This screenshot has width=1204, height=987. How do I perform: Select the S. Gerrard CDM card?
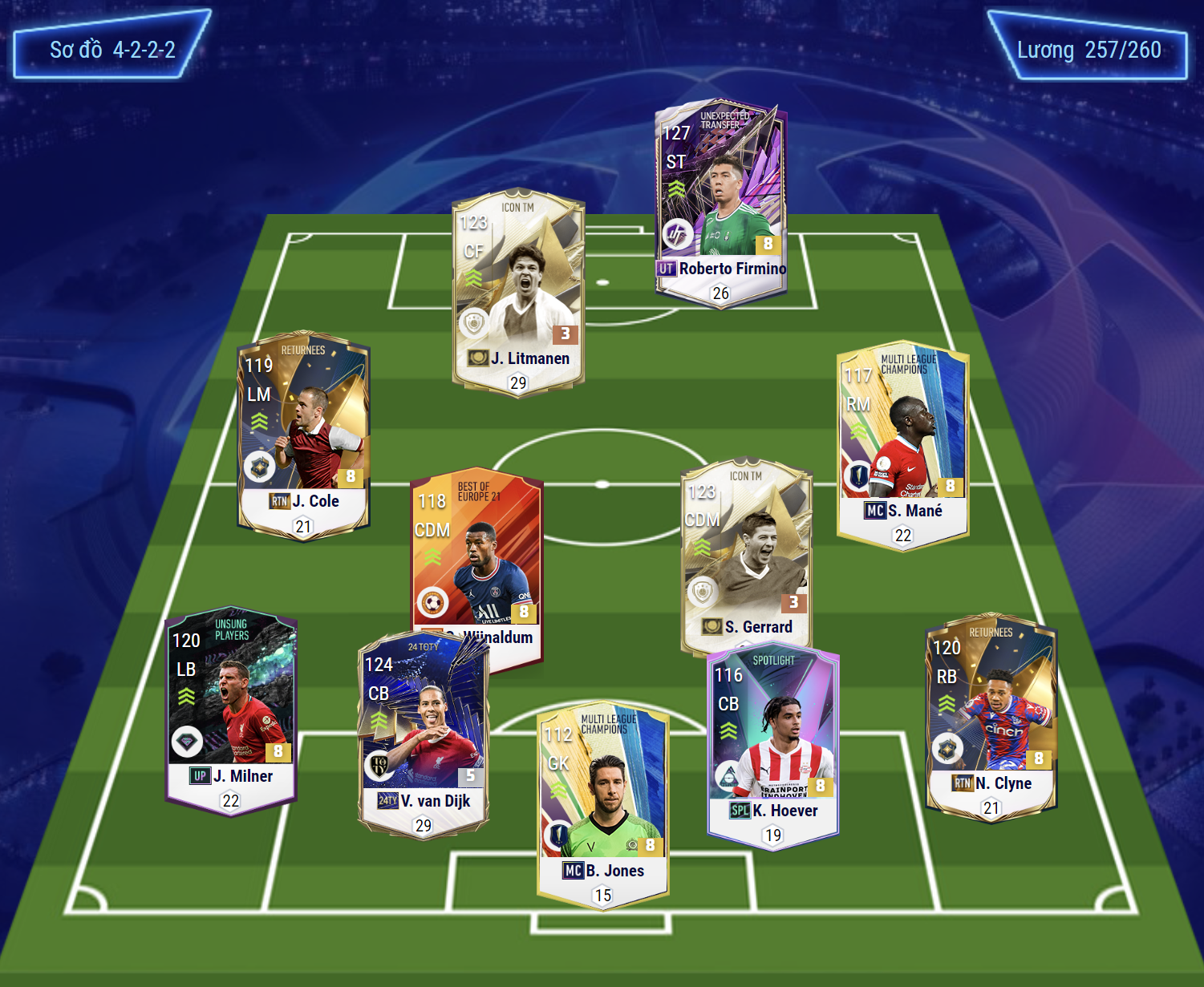click(746, 553)
